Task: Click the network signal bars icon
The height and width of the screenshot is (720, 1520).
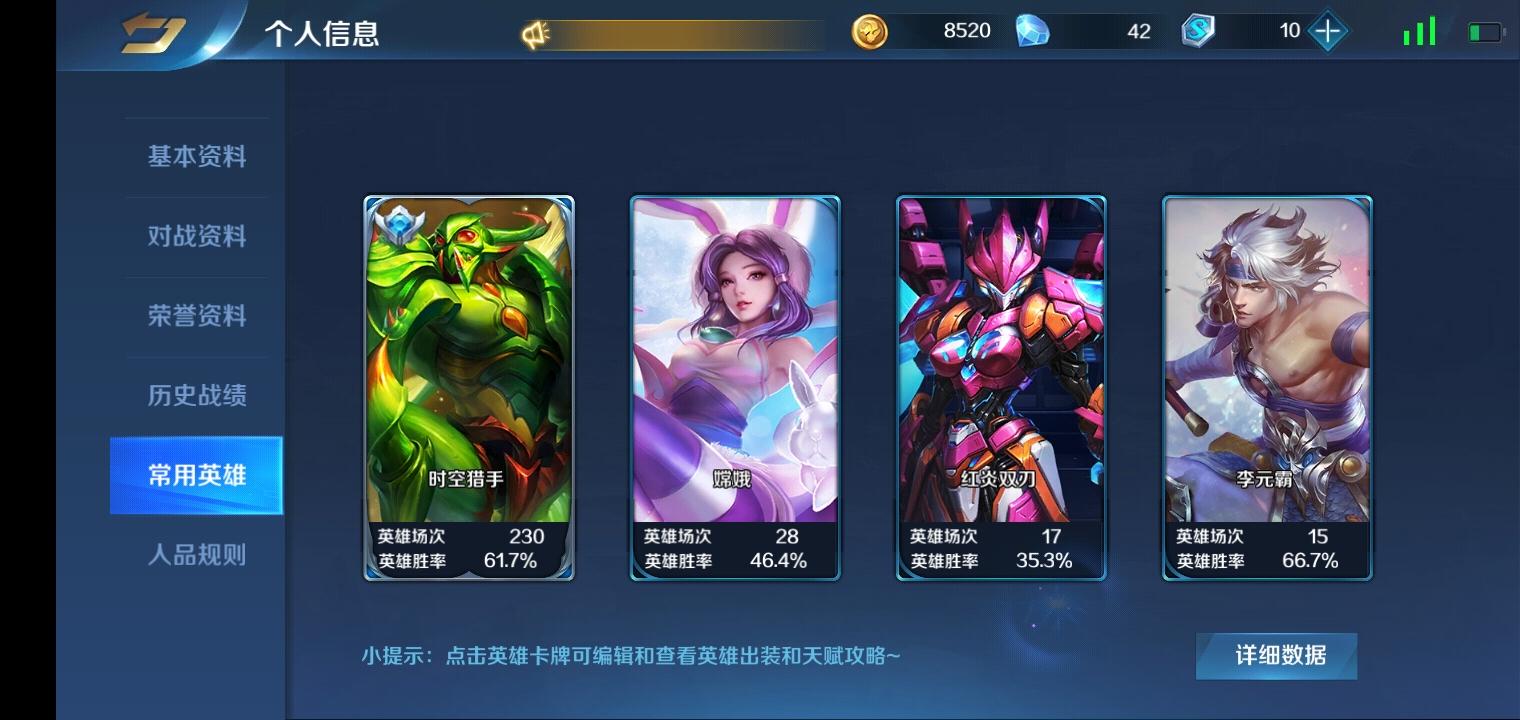Action: click(1419, 31)
